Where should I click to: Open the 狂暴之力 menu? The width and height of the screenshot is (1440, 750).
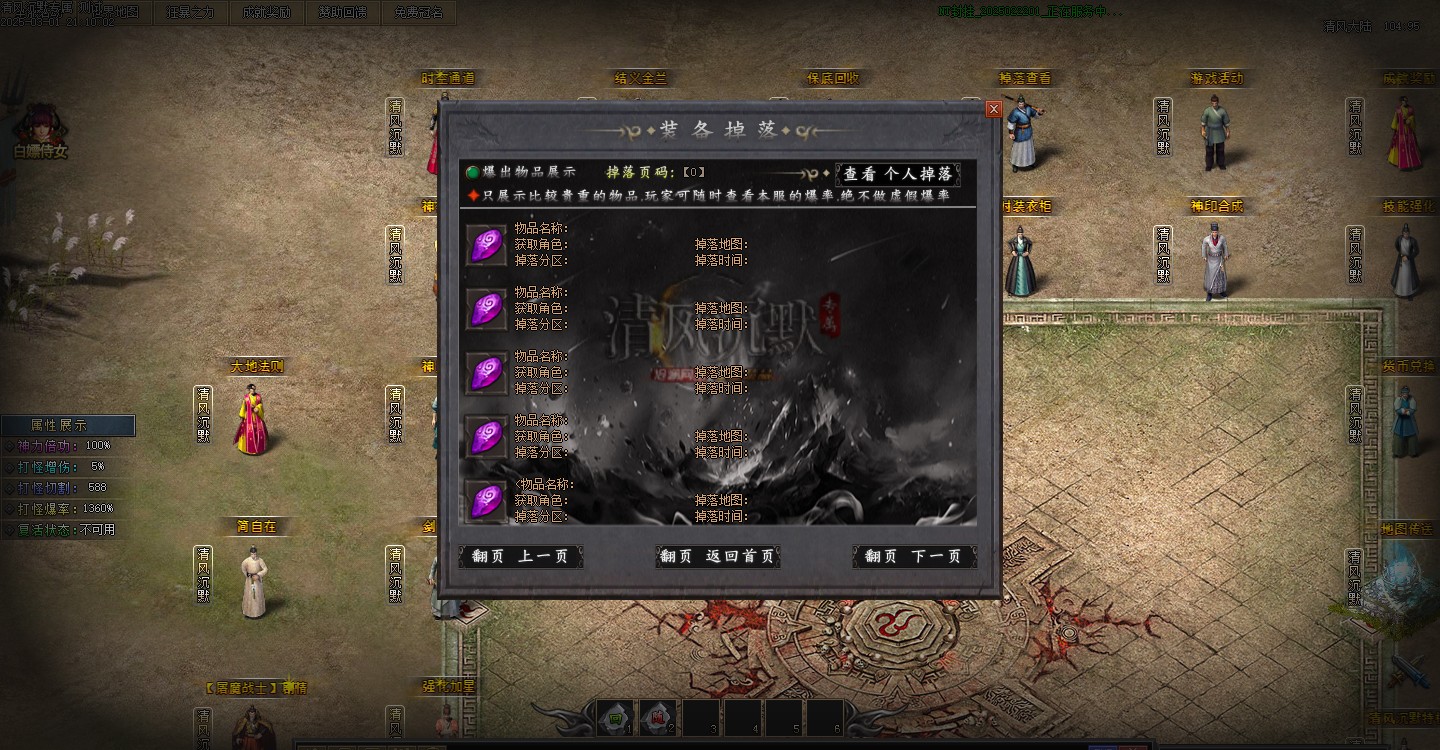(x=191, y=12)
